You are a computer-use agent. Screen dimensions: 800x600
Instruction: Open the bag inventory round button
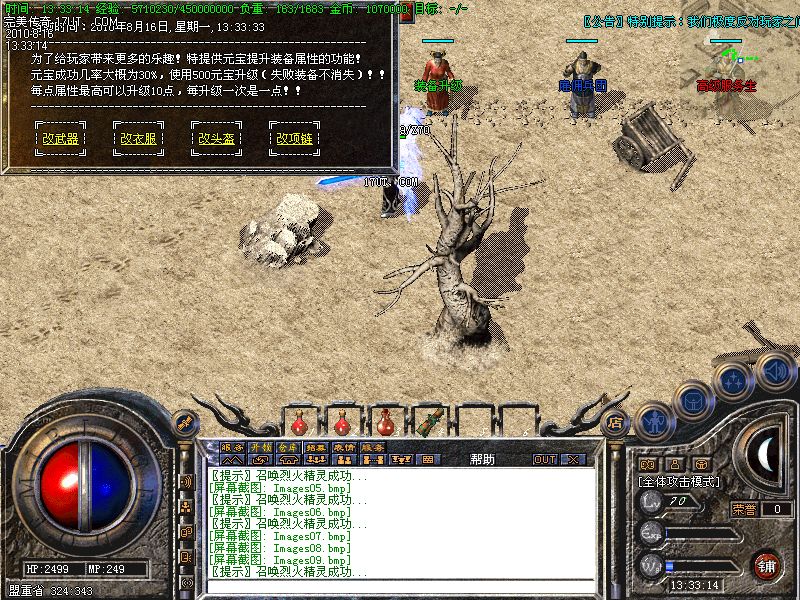(x=692, y=401)
